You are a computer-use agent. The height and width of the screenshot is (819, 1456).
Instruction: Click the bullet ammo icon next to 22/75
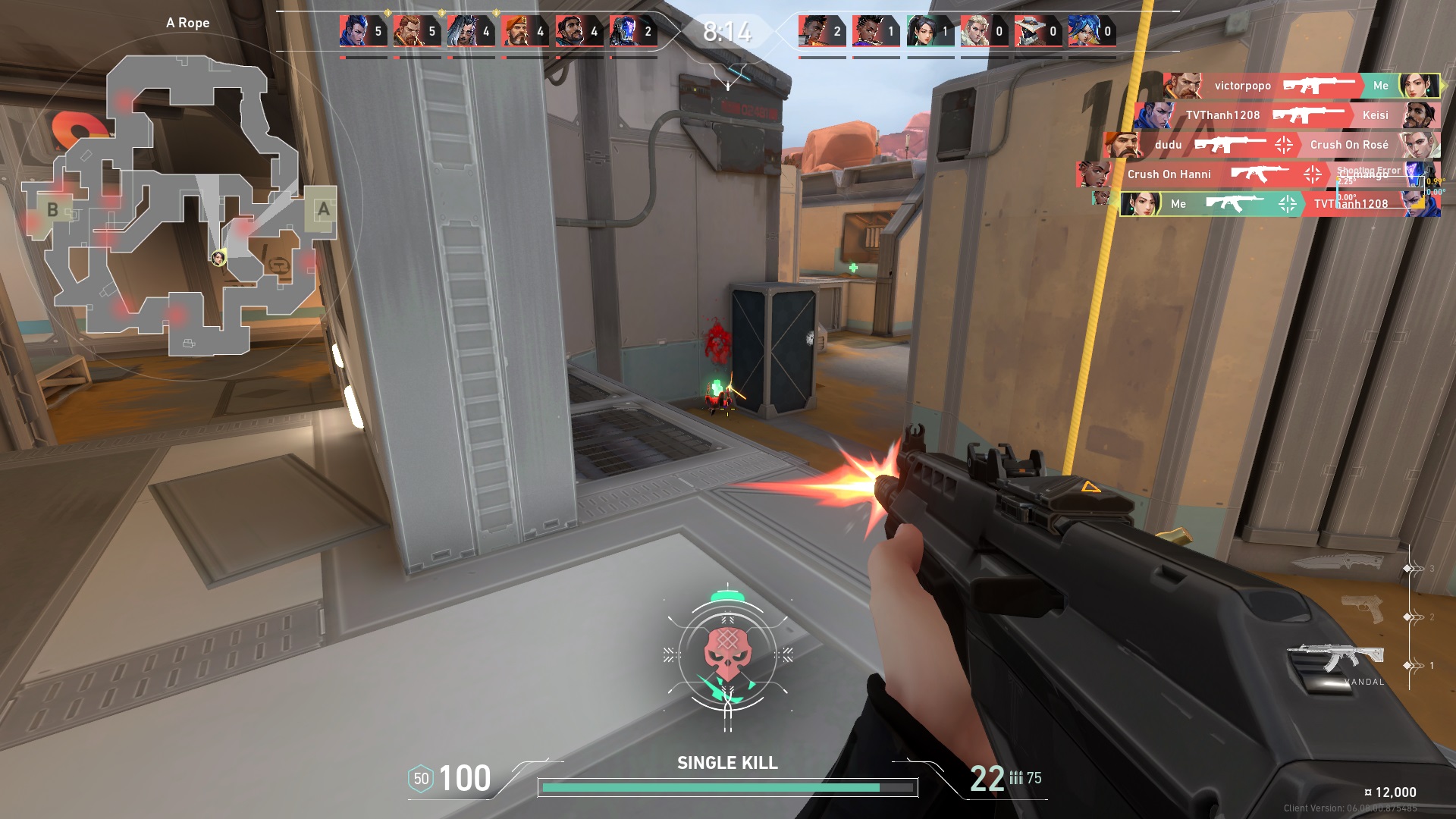coord(1017,777)
